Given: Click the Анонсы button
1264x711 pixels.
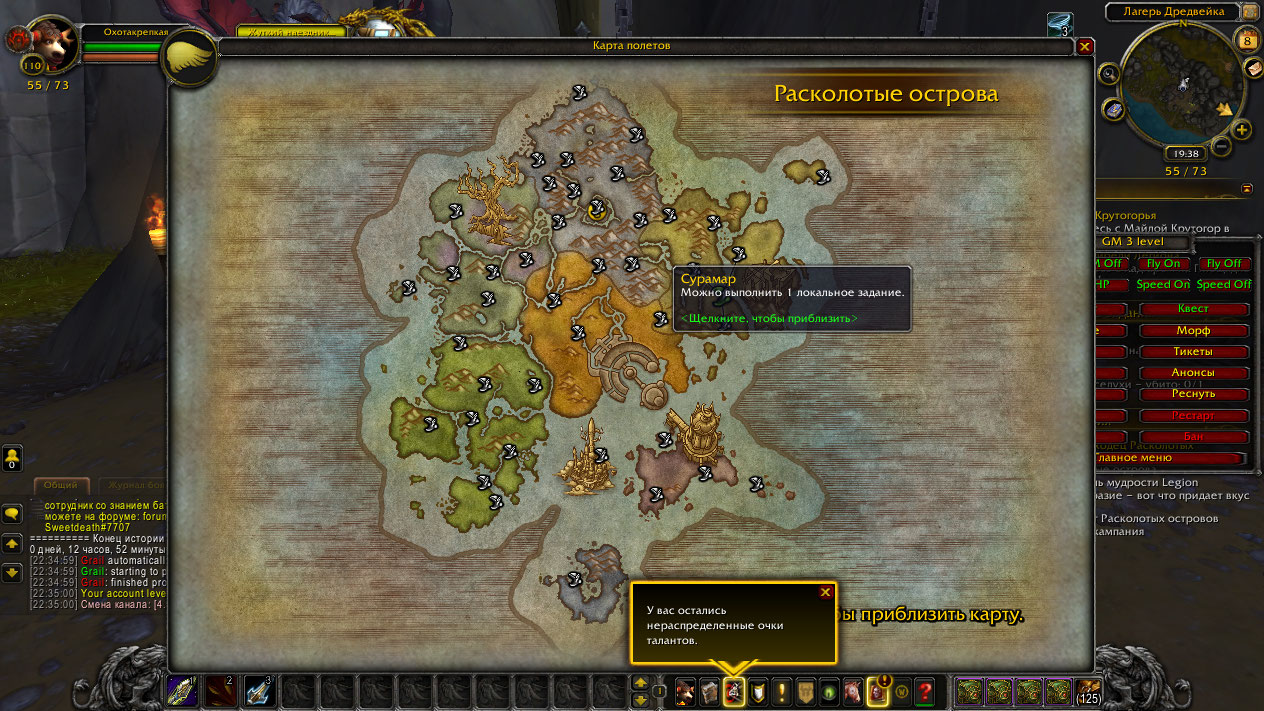Looking at the screenshot, I should [1193, 372].
